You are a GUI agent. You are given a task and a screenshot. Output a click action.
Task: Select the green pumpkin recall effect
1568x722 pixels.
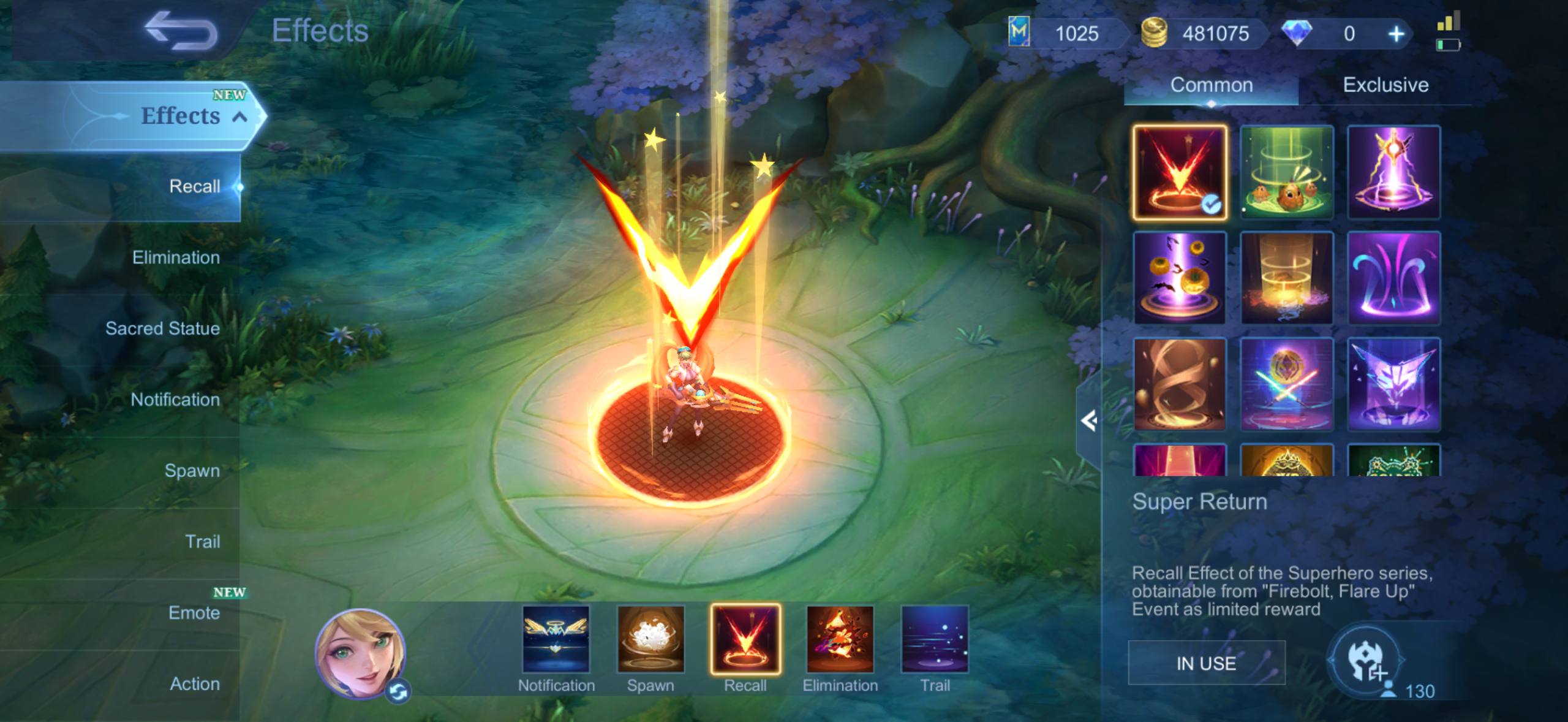click(x=1286, y=172)
